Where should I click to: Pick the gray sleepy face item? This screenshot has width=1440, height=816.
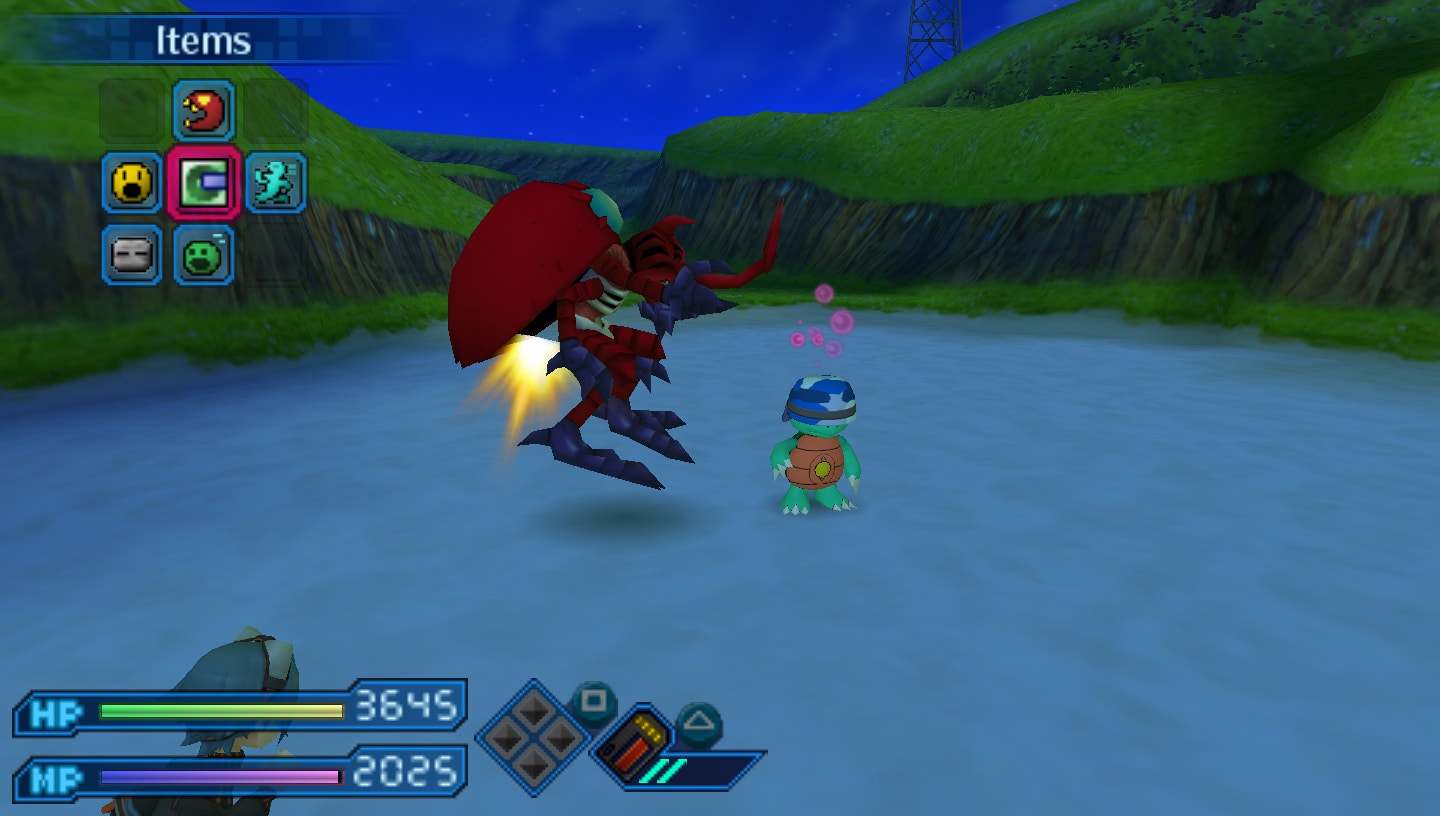click(x=132, y=255)
